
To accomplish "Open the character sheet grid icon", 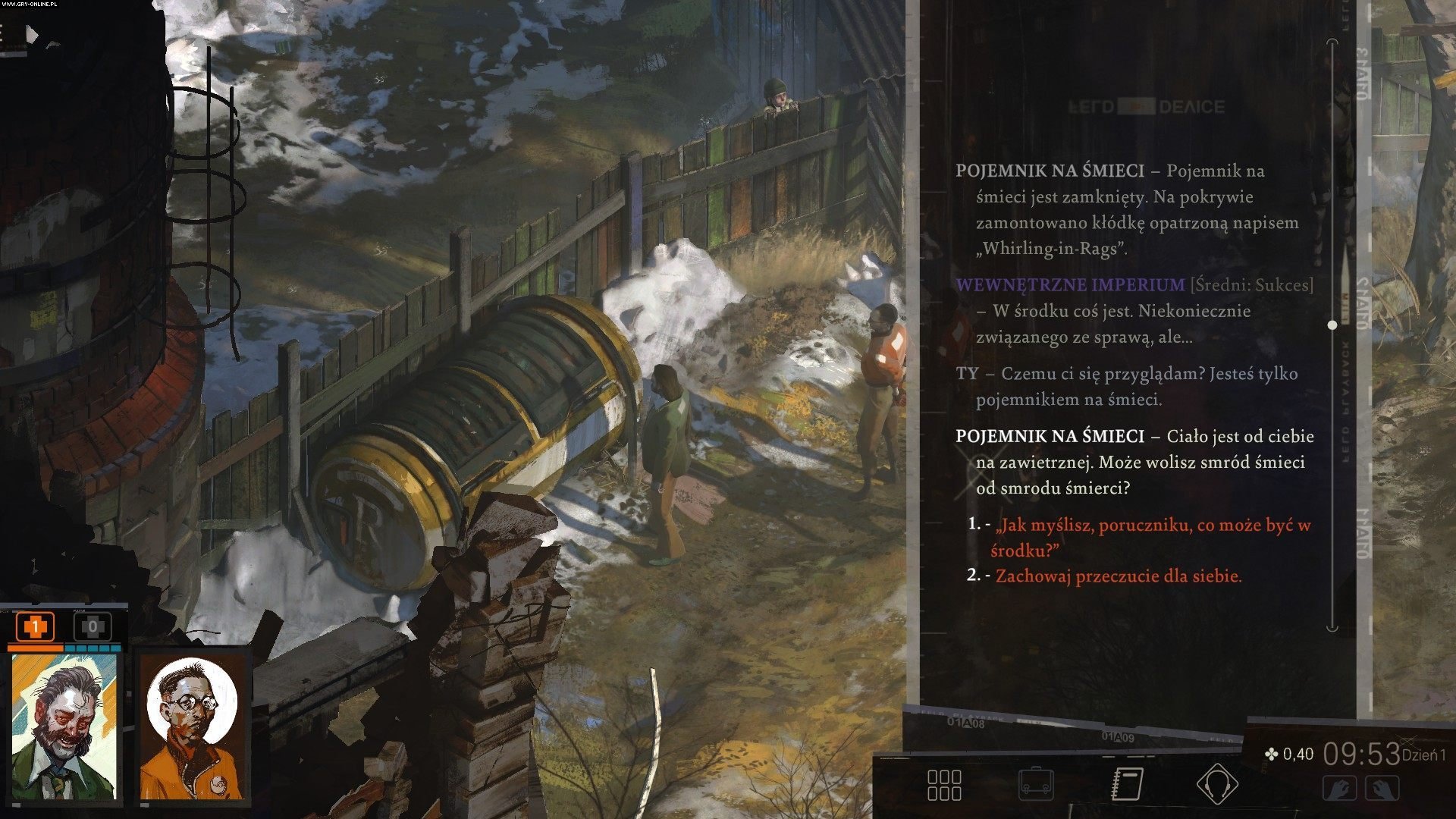I will click(944, 785).
